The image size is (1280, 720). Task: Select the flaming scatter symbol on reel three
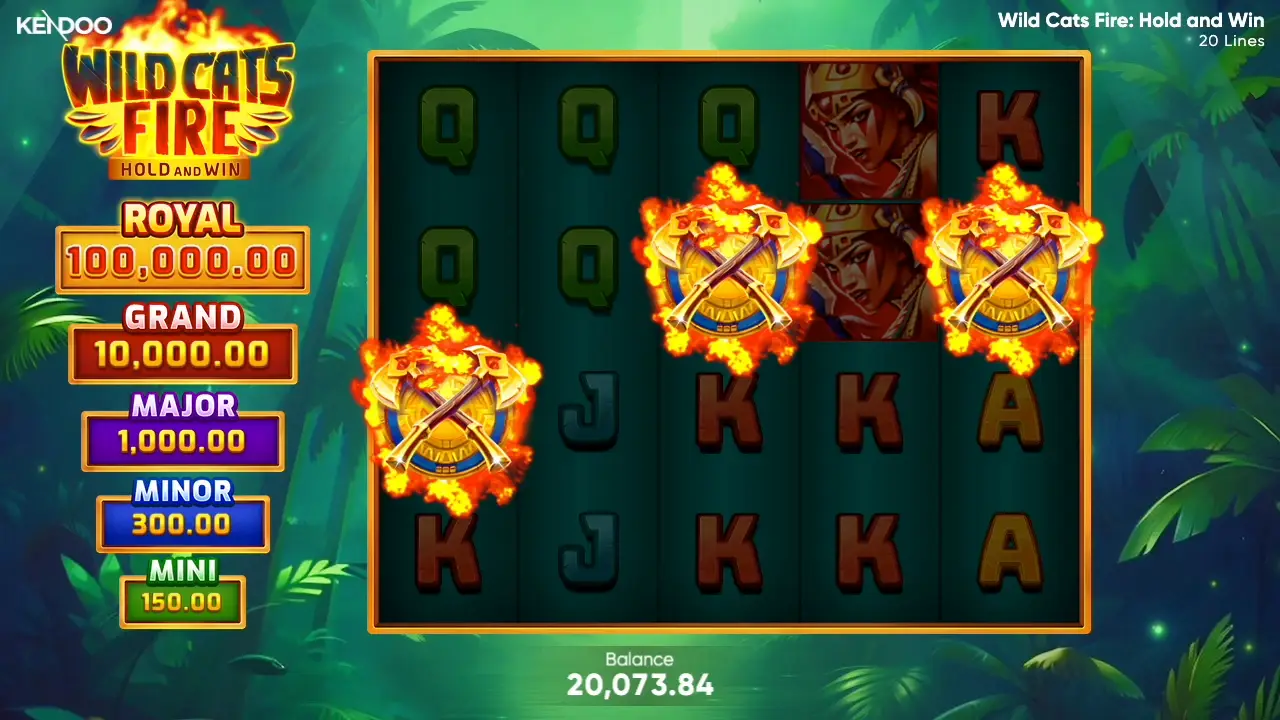(730, 265)
